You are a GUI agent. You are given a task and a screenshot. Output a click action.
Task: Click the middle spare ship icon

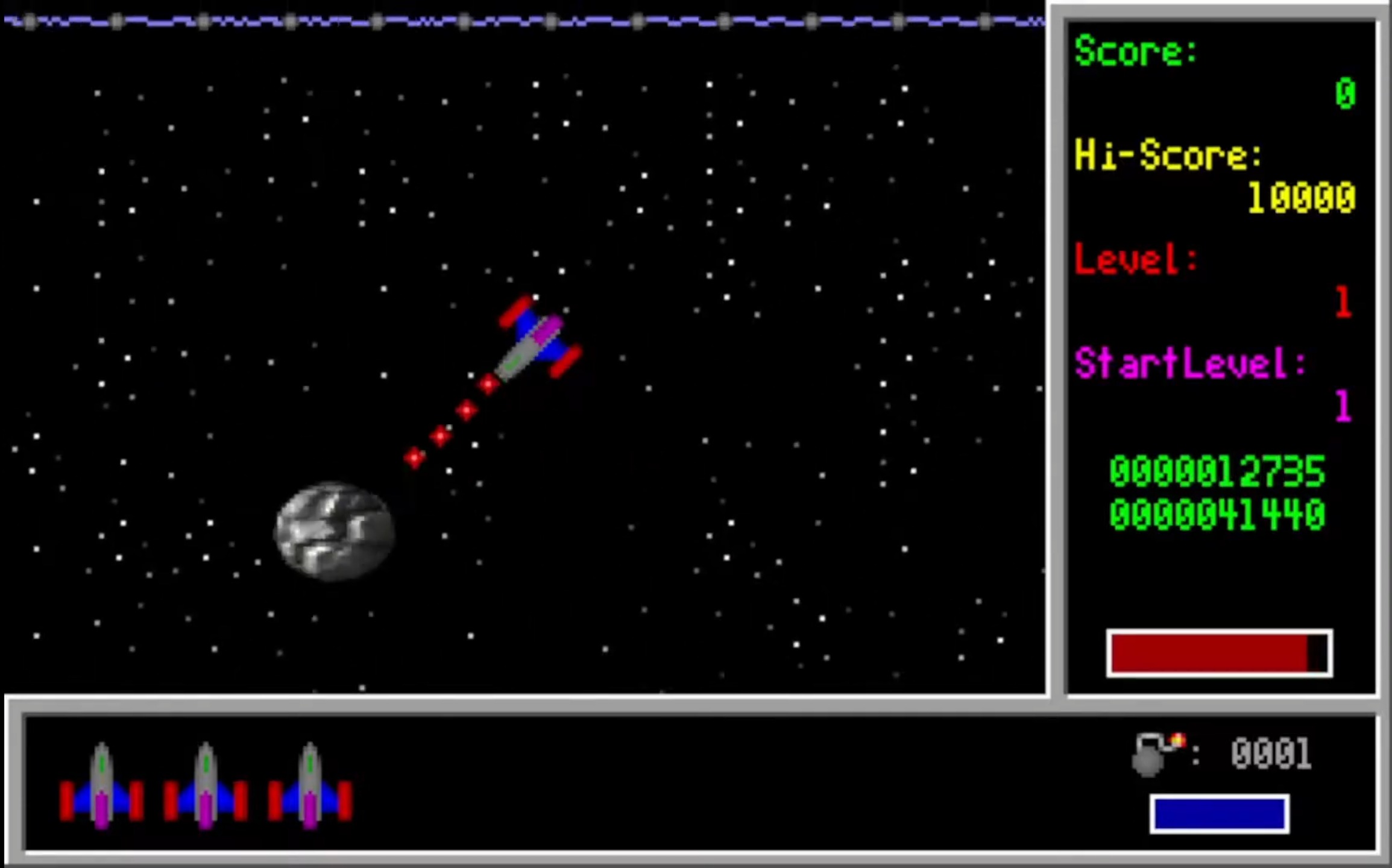[205, 784]
